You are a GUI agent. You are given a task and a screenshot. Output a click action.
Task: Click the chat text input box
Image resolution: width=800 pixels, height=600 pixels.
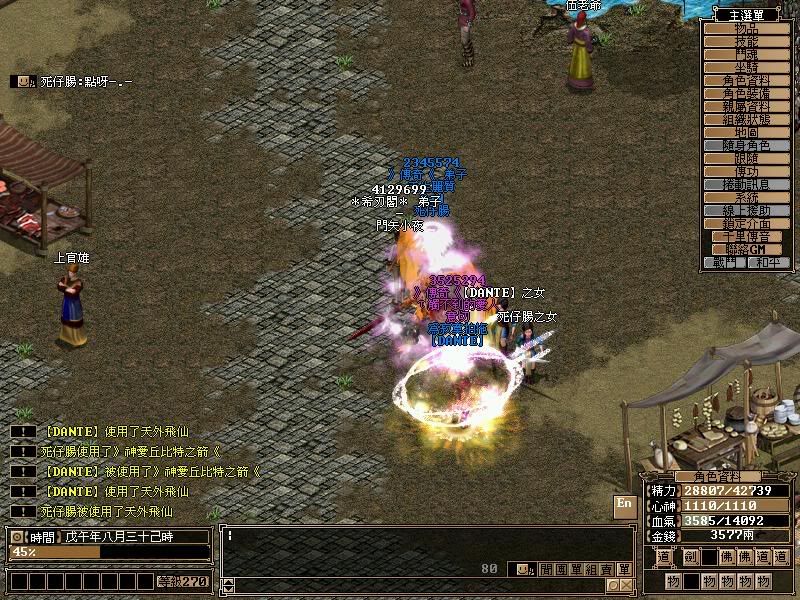(420, 542)
